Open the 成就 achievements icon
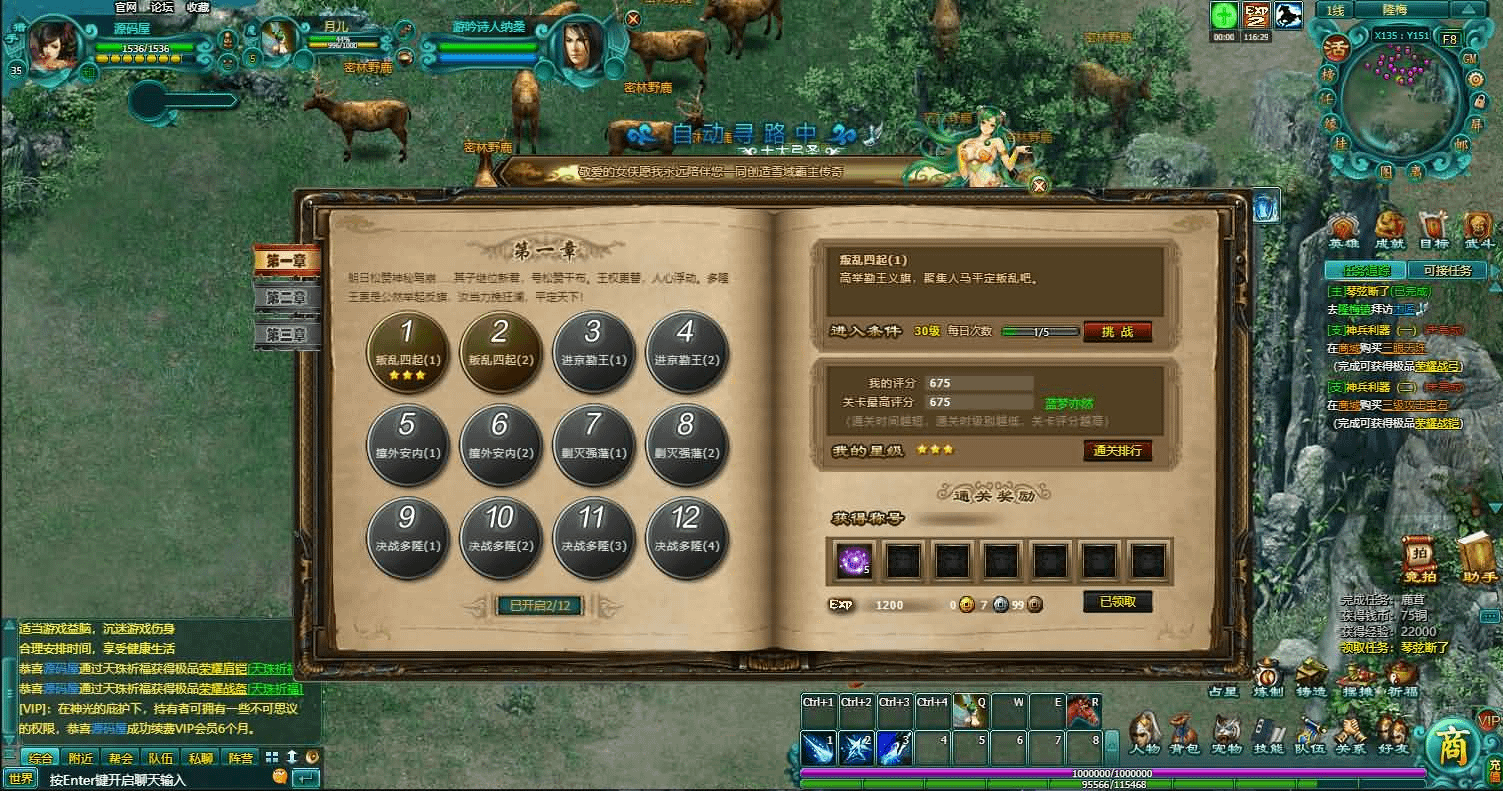Screen dimensions: 1503x791 coord(1389,231)
